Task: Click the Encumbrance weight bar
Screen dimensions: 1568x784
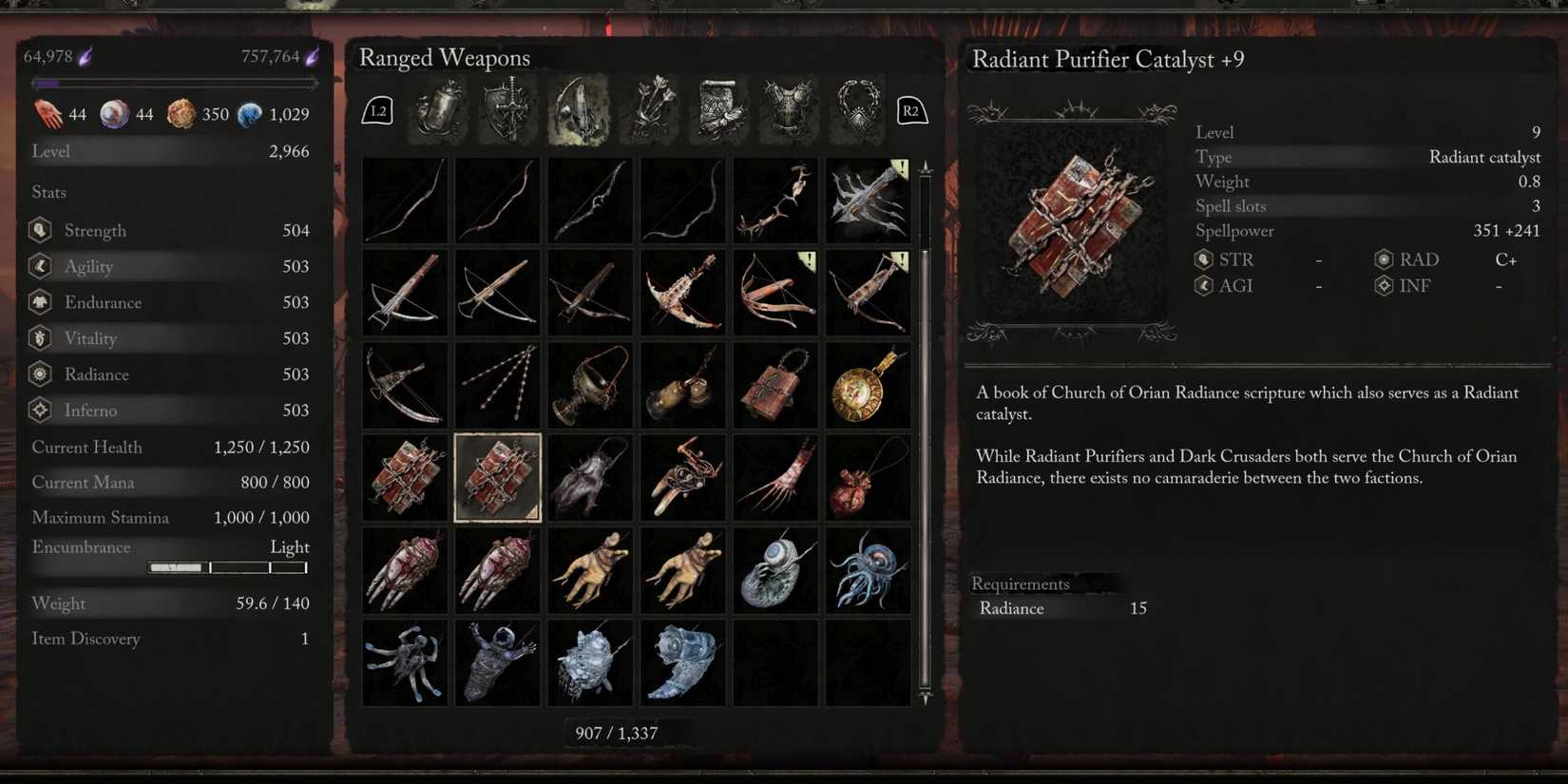Action: coord(228,567)
